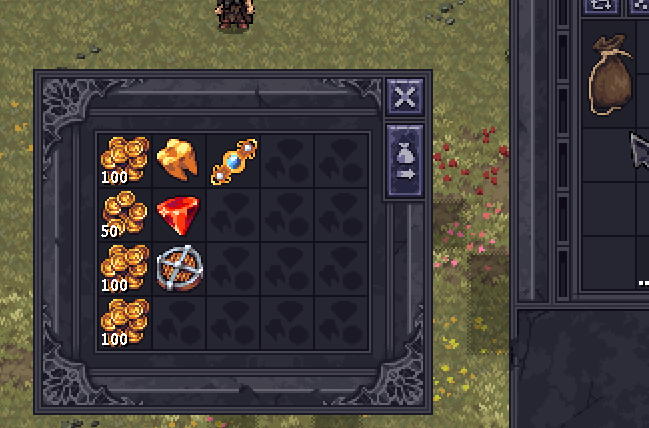Image resolution: width=649 pixels, height=428 pixels.
Task: Click the swap arrows sort button
Action: tap(602, 5)
